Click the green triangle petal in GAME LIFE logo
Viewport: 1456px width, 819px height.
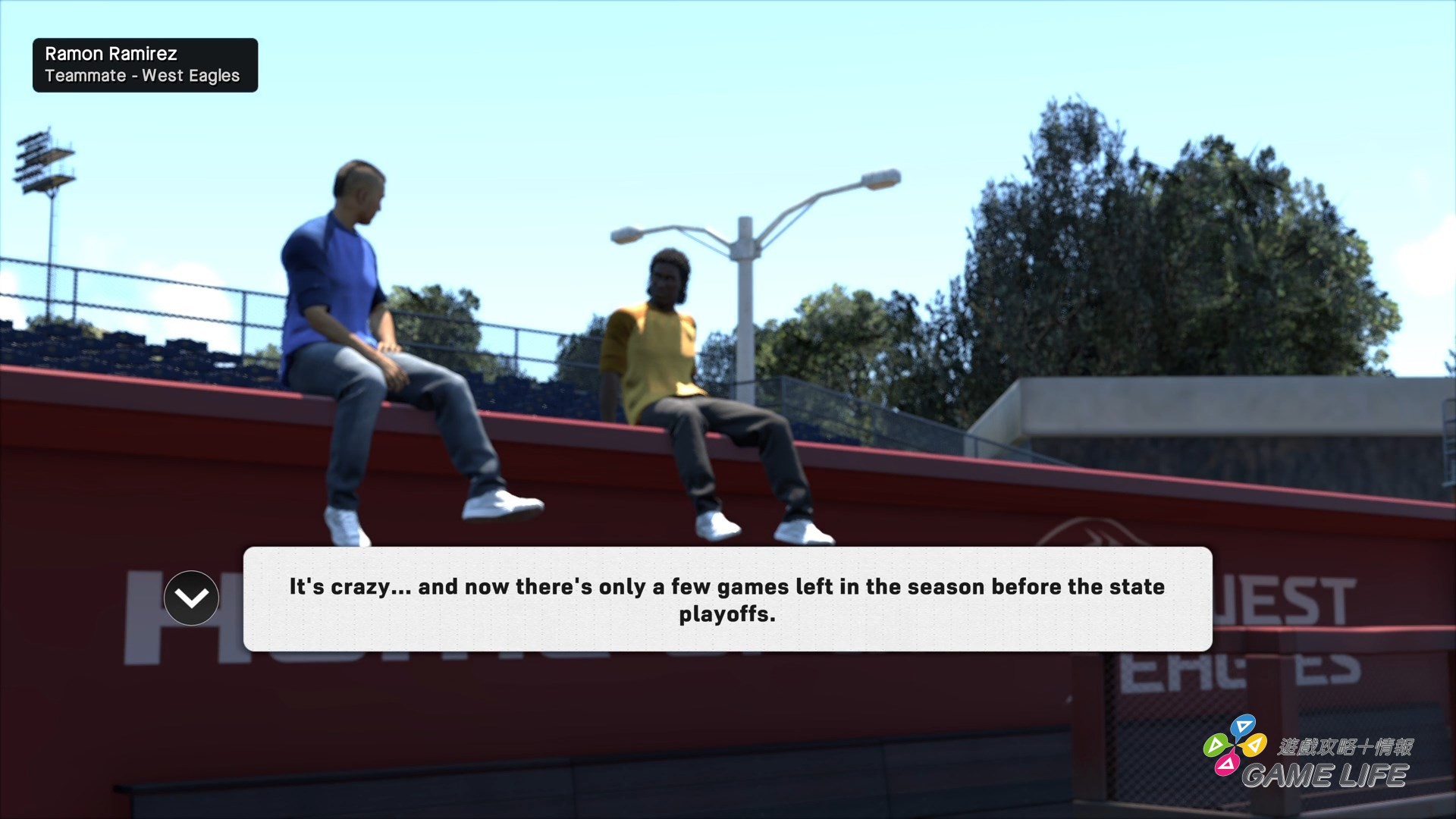click(x=1216, y=745)
